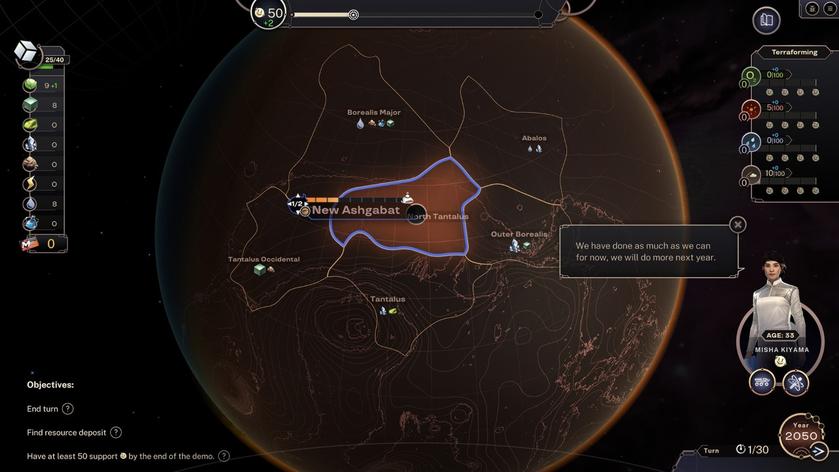Click the atom-and-wrench ability icon under Misha Kiyama

795,382
